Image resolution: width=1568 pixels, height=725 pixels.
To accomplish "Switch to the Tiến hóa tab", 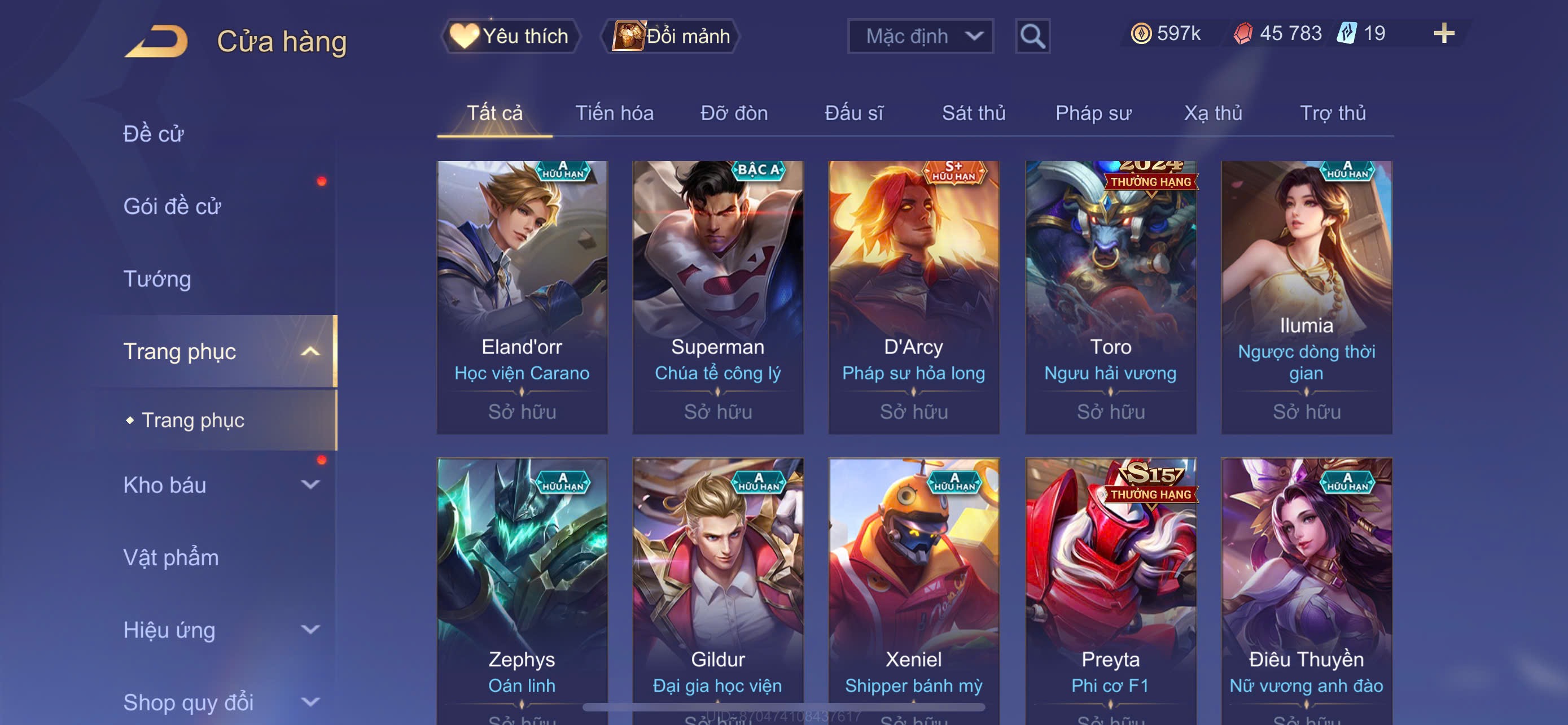I will click(614, 113).
